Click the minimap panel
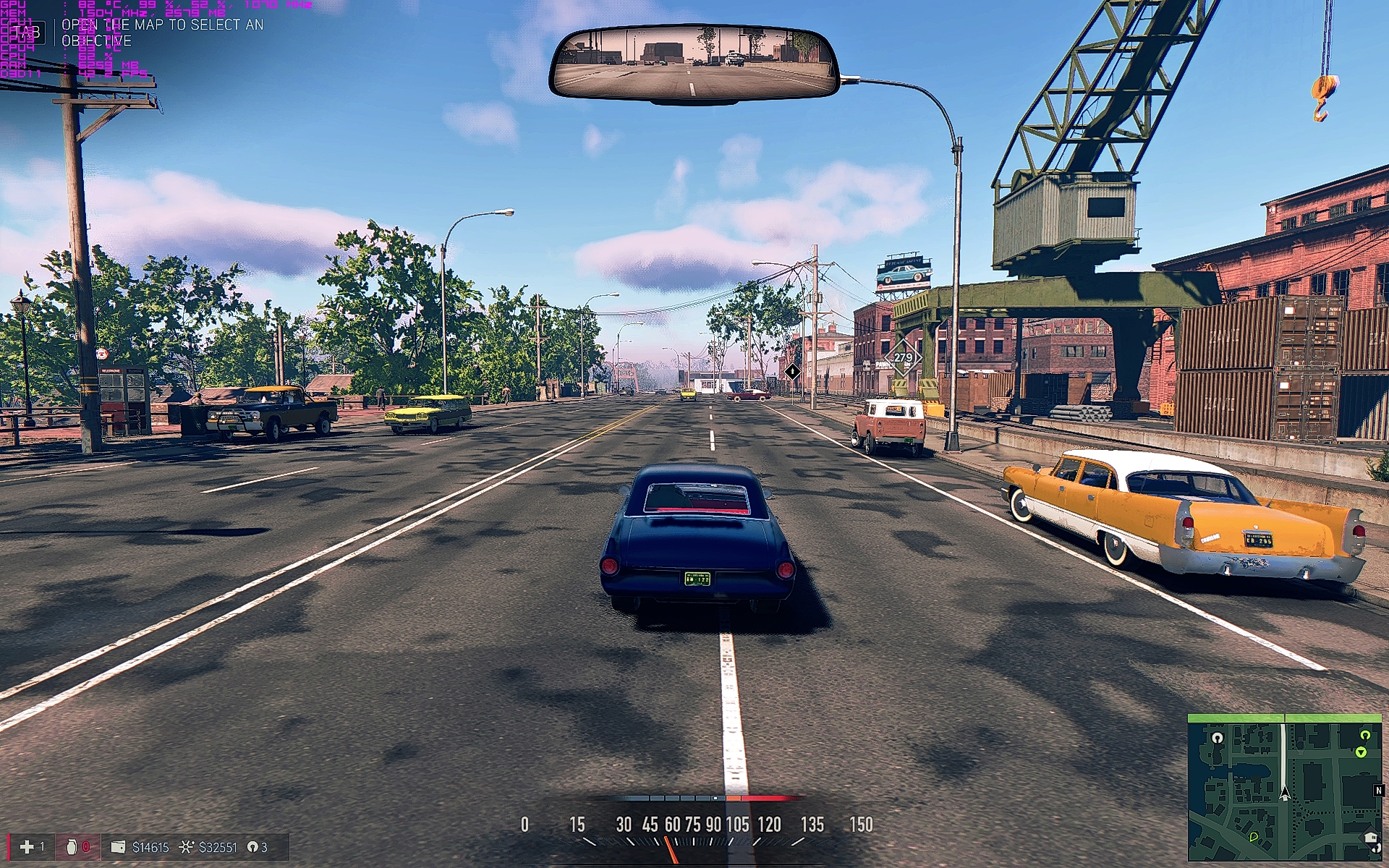The height and width of the screenshot is (868, 1389). (x=1284, y=788)
